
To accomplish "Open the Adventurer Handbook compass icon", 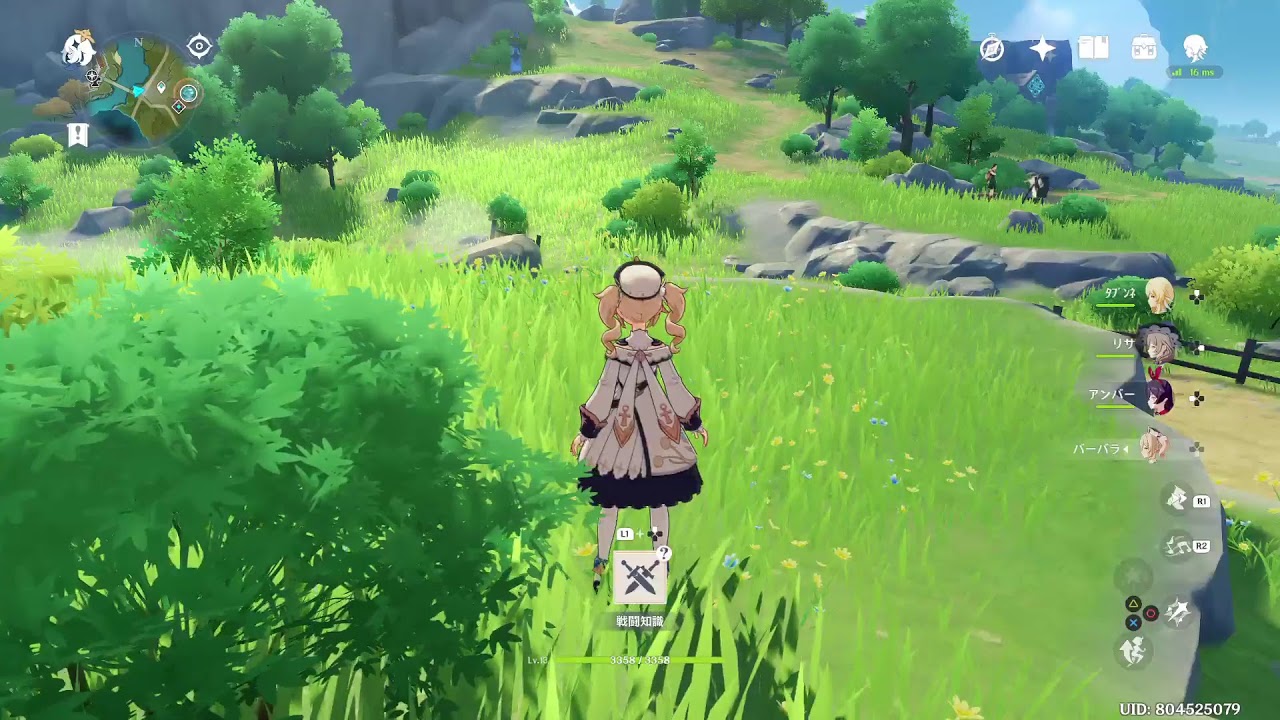I will pos(990,47).
